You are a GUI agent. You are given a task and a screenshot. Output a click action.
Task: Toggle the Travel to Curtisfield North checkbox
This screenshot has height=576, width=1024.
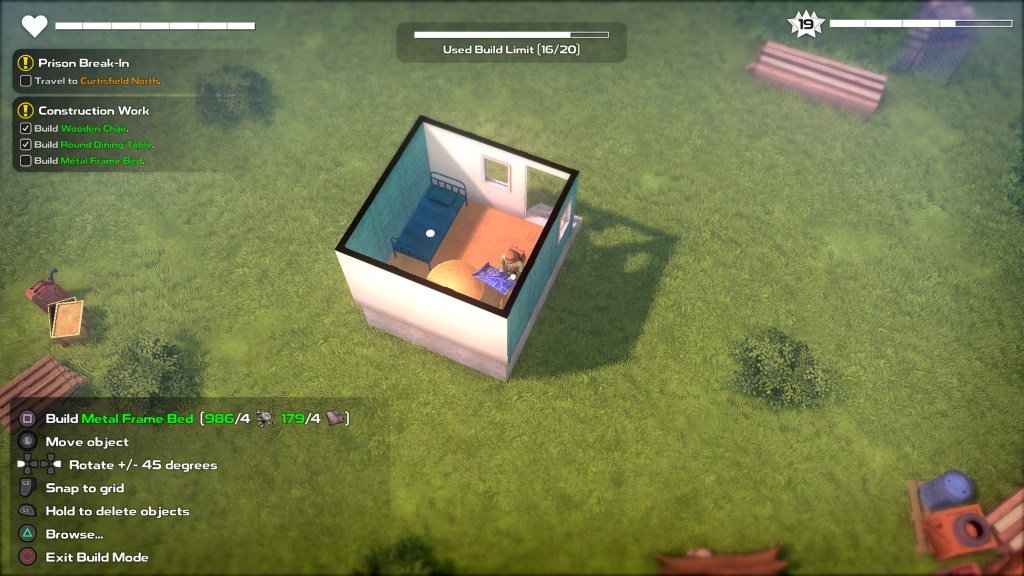(x=26, y=81)
